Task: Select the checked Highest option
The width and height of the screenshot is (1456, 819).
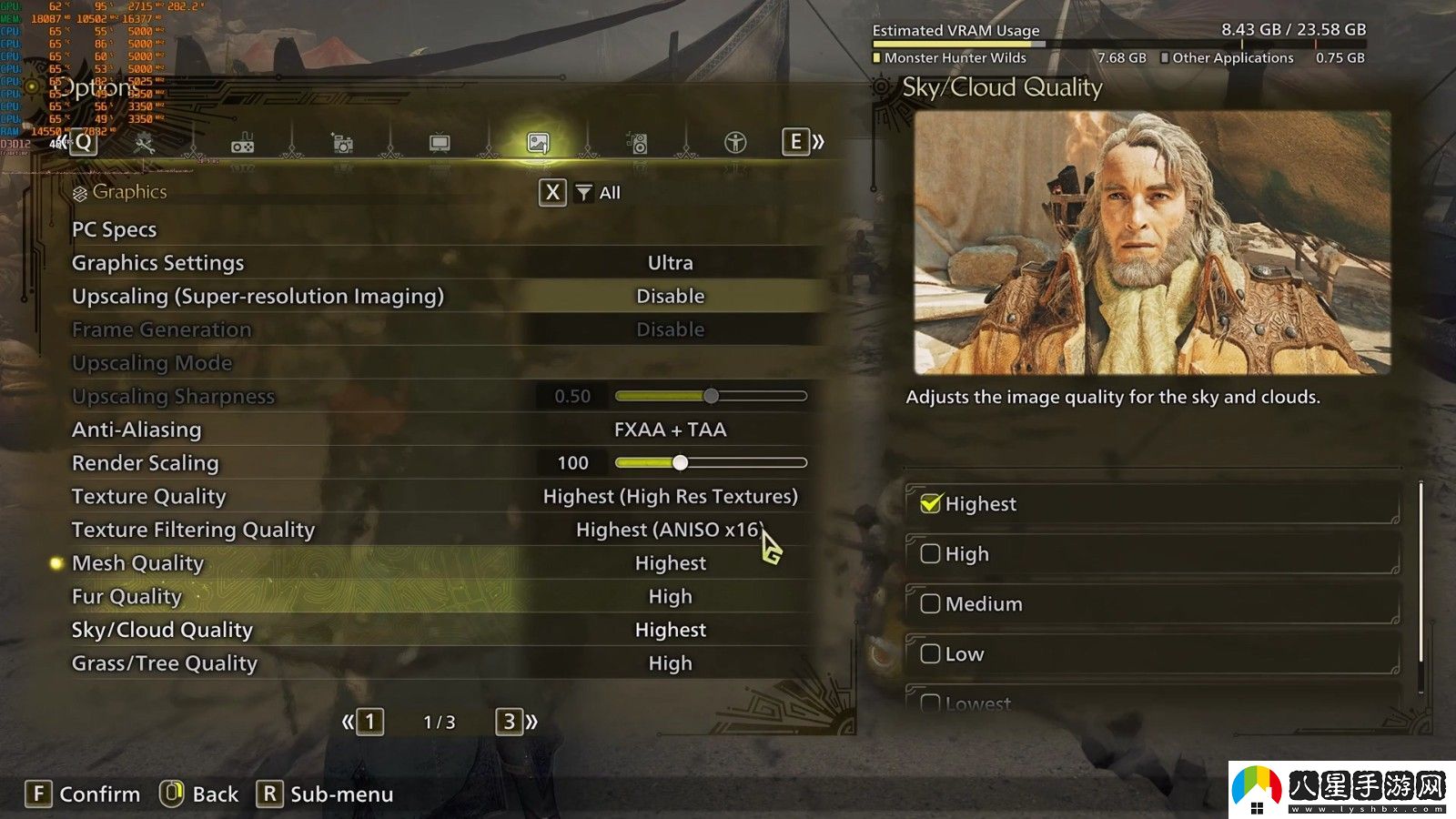Action: point(930,504)
